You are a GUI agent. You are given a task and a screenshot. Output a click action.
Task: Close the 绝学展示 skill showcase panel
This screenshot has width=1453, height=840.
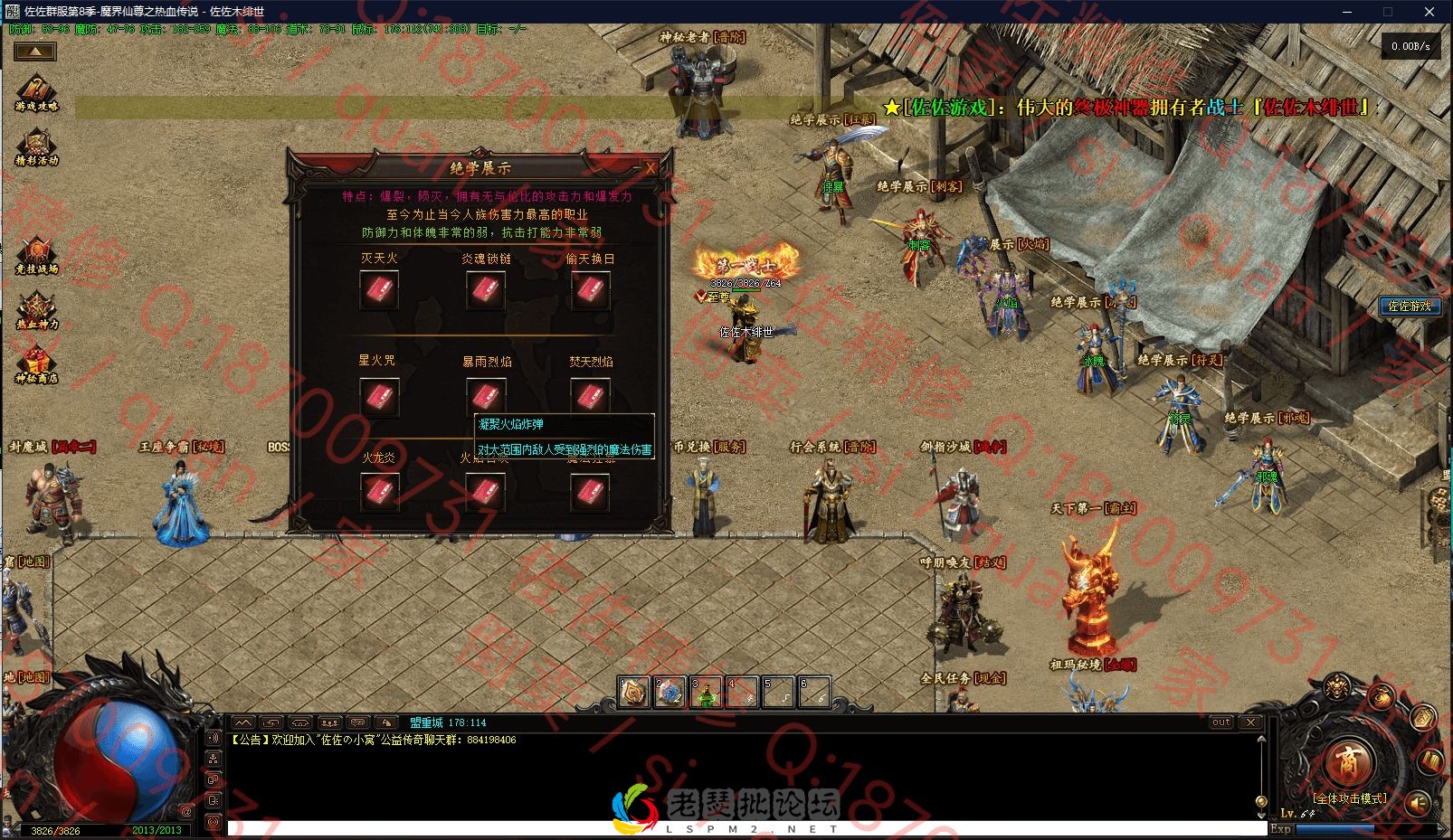650,168
